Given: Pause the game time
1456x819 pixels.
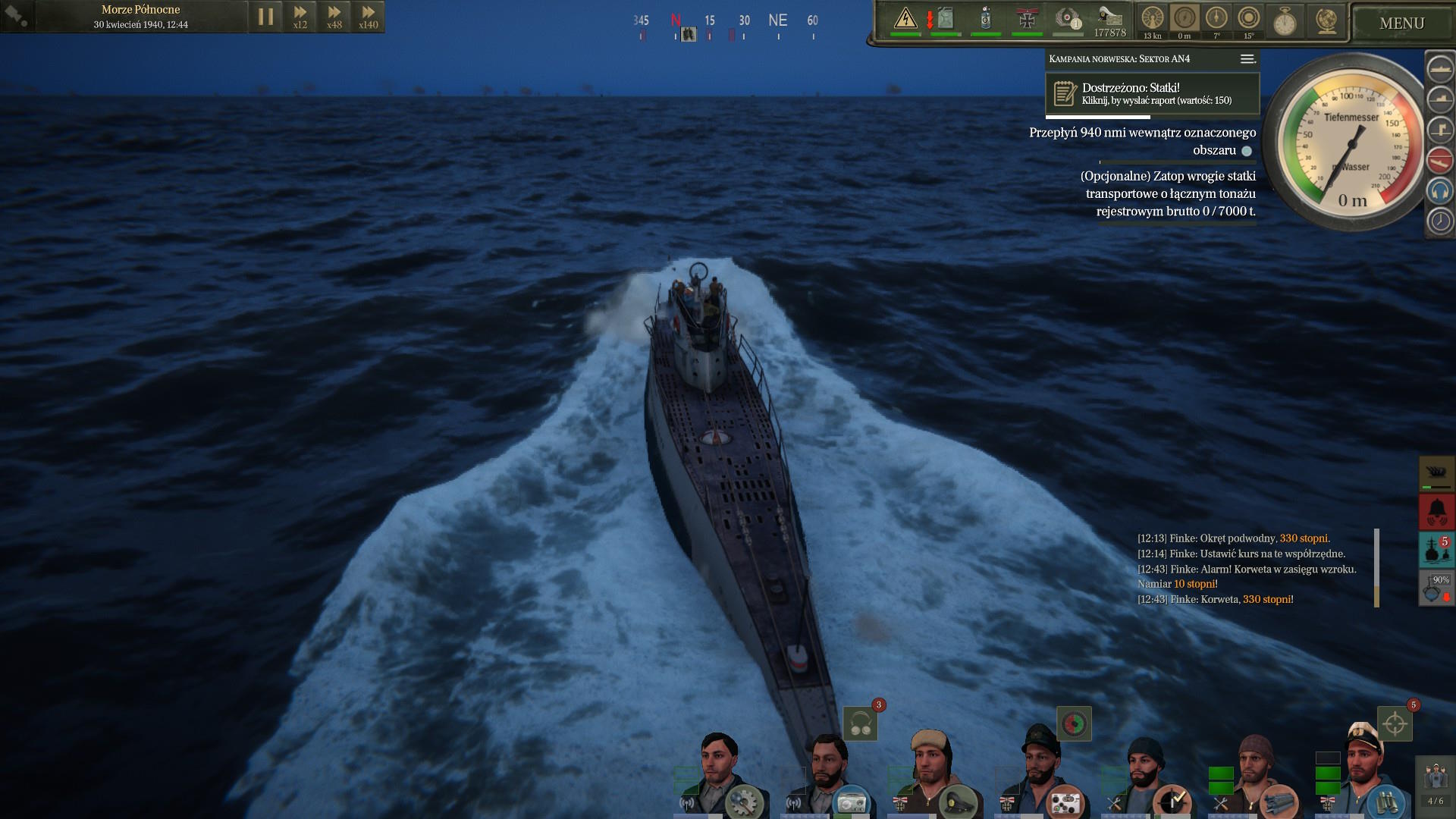Looking at the screenshot, I should [265, 17].
